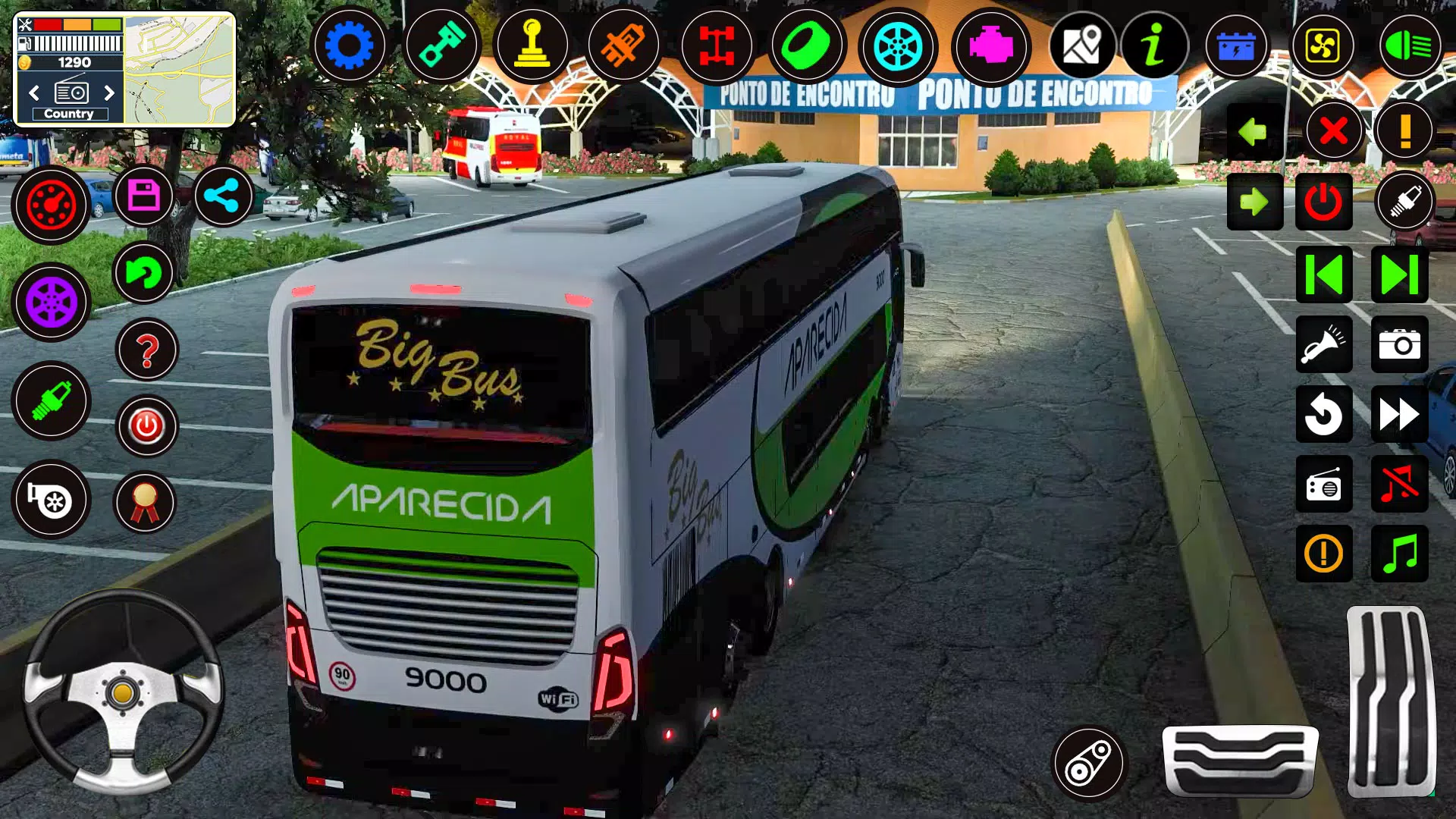Close with the red X button
Screen dimensions: 1456x819
[x=1333, y=131]
